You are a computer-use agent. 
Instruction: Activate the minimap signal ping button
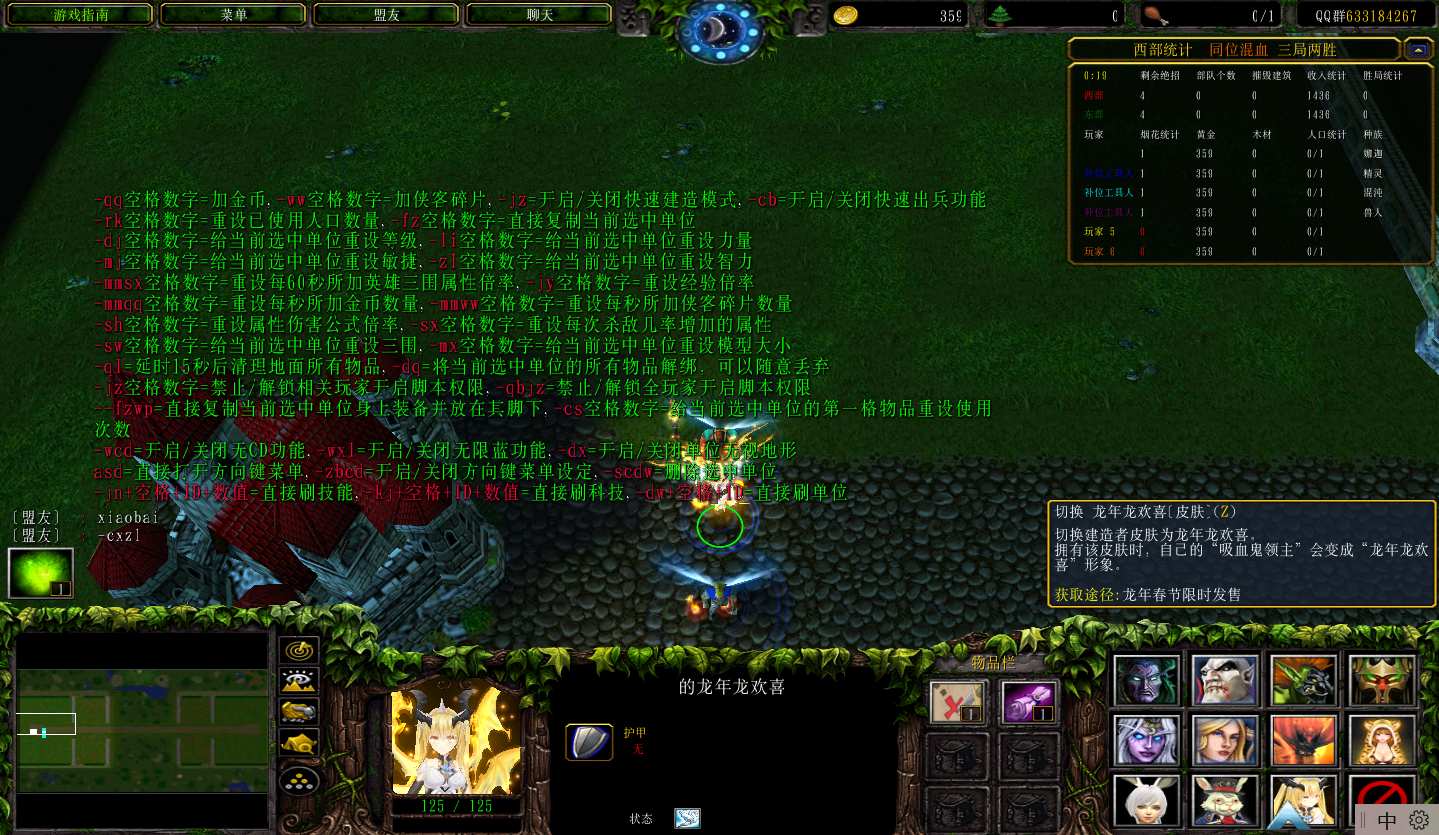coord(299,650)
